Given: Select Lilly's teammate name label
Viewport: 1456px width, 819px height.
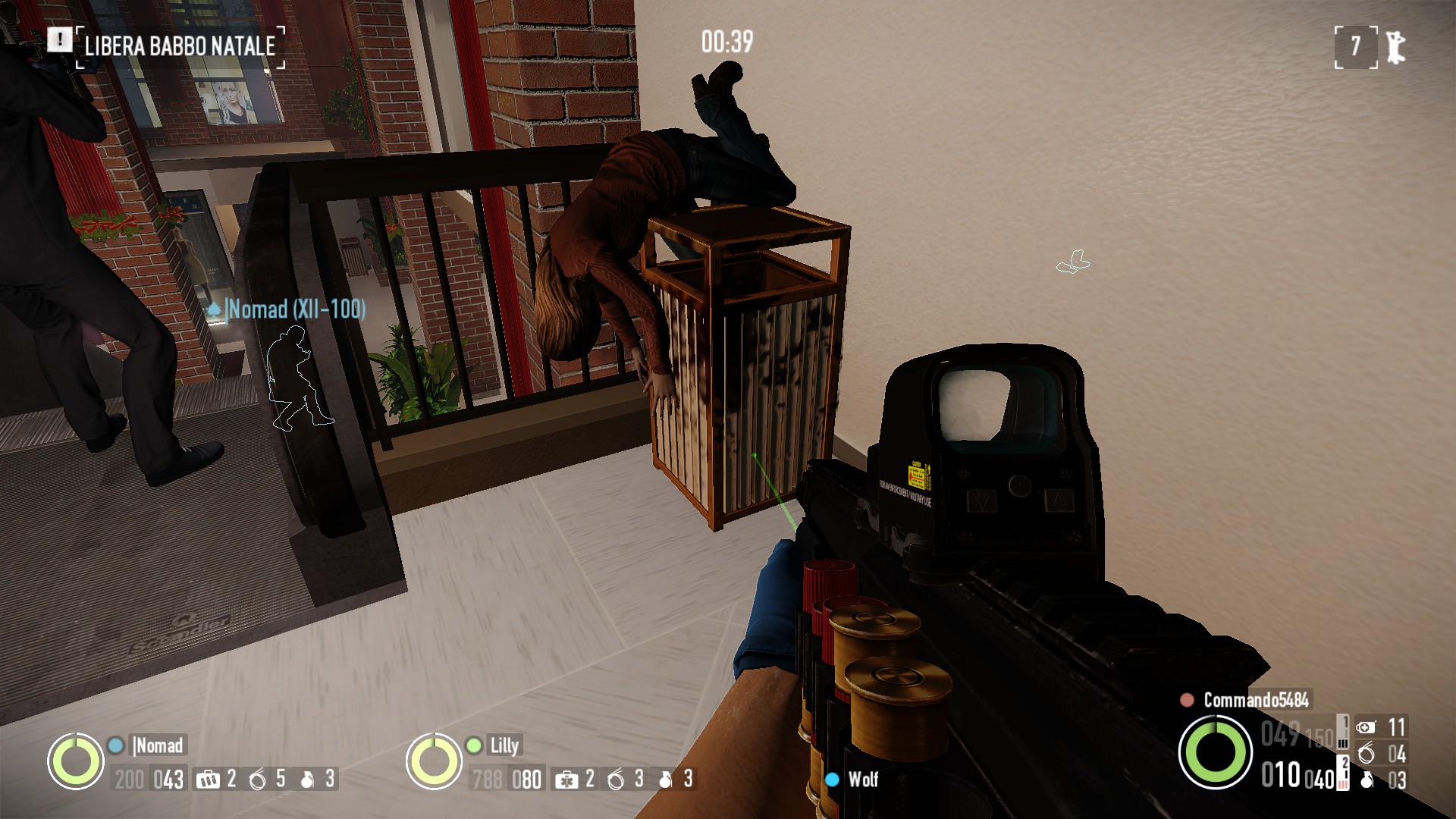Looking at the screenshot, I should pos(504,745).
